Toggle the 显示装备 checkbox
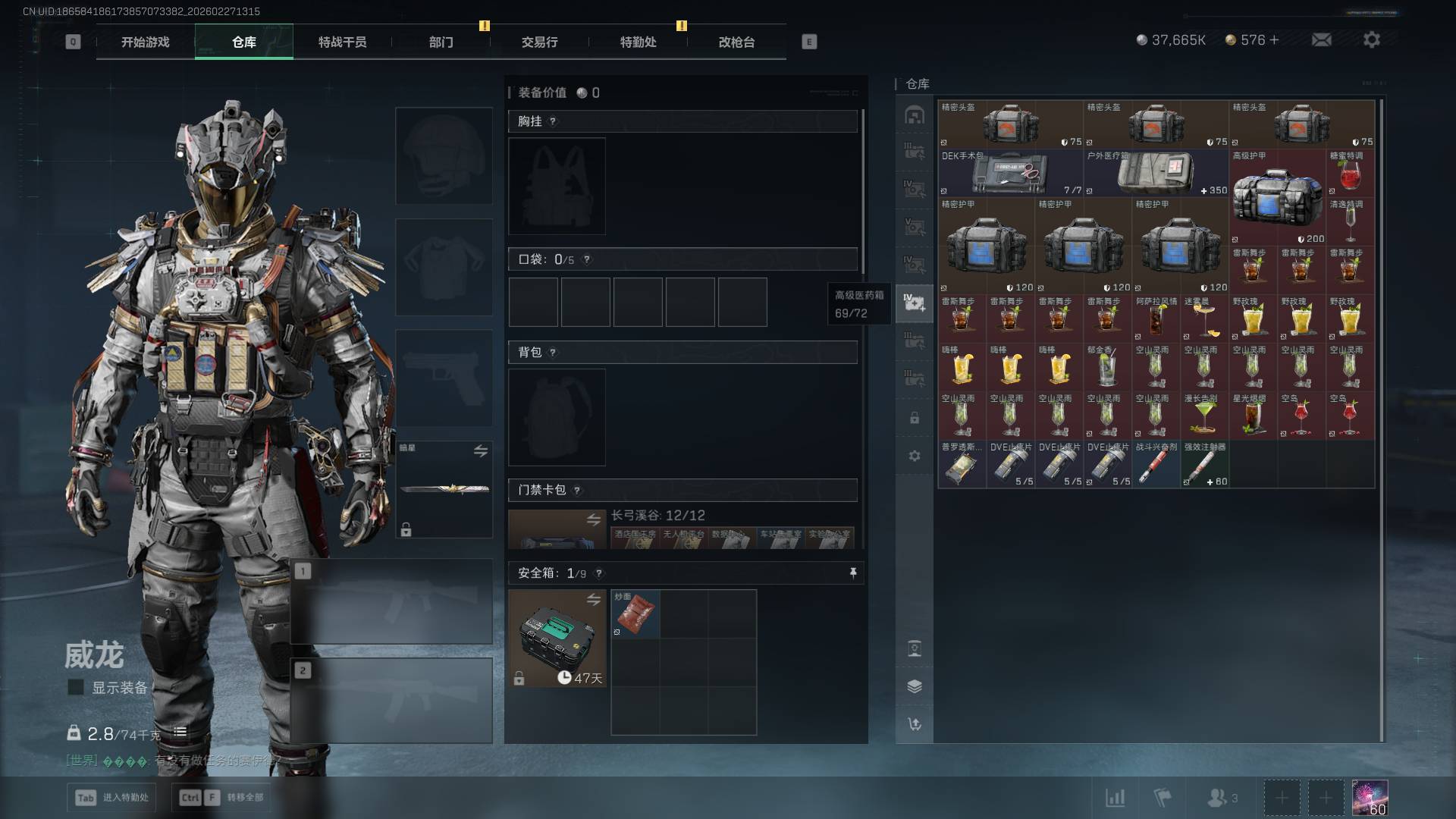 [76, 687]
